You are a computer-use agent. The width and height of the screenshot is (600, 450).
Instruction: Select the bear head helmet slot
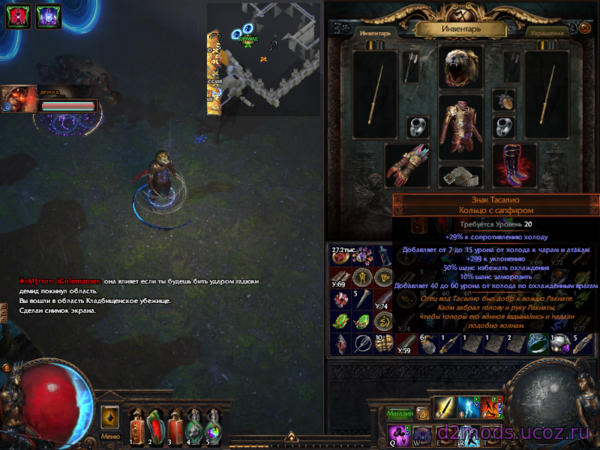coord(461,66)
